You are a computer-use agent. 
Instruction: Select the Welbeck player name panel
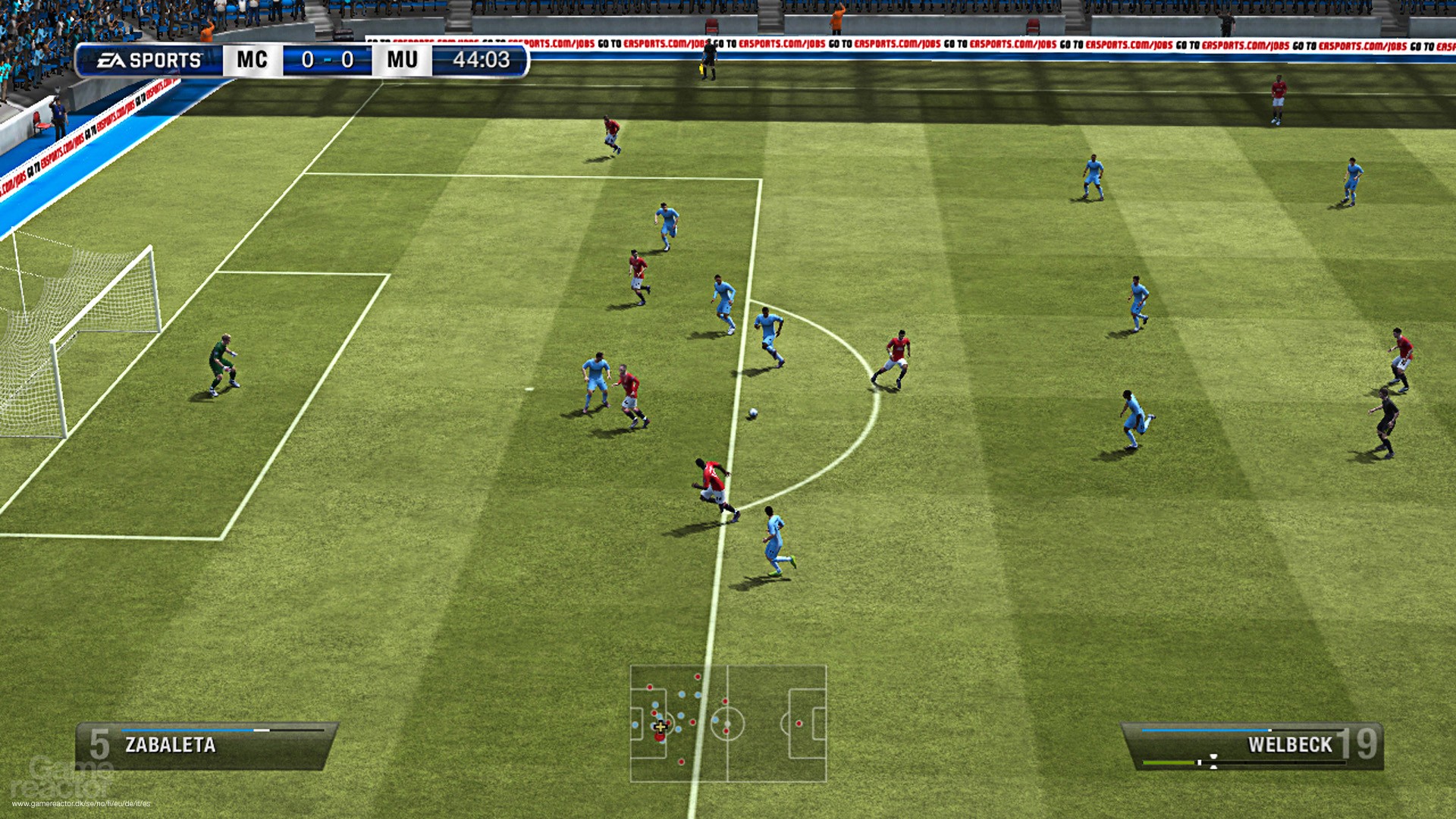coord(1253,745)
